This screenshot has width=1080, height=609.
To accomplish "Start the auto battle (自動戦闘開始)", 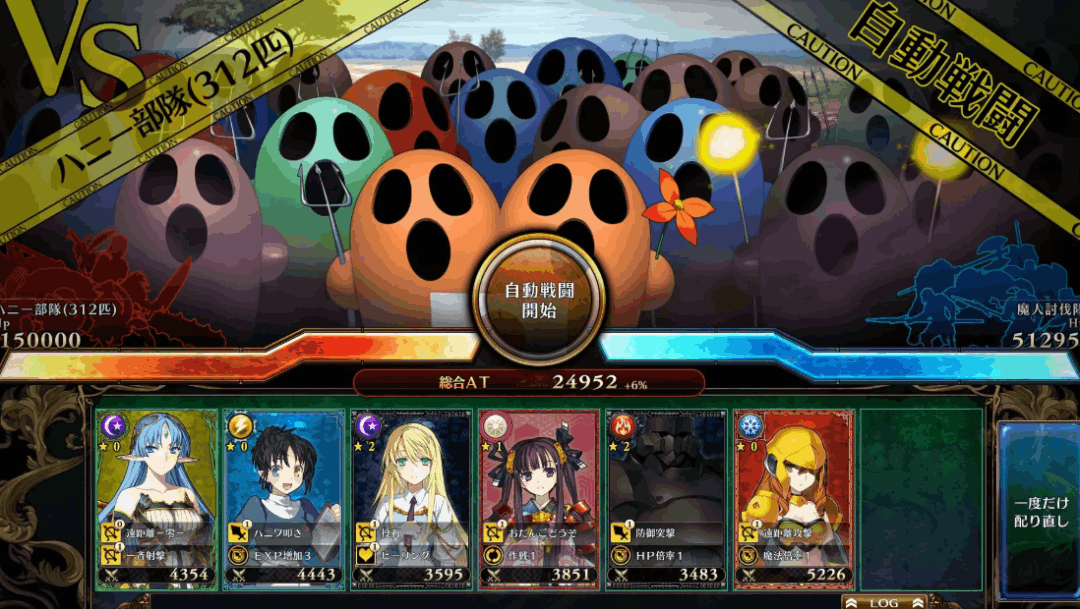I will point(539,299).
